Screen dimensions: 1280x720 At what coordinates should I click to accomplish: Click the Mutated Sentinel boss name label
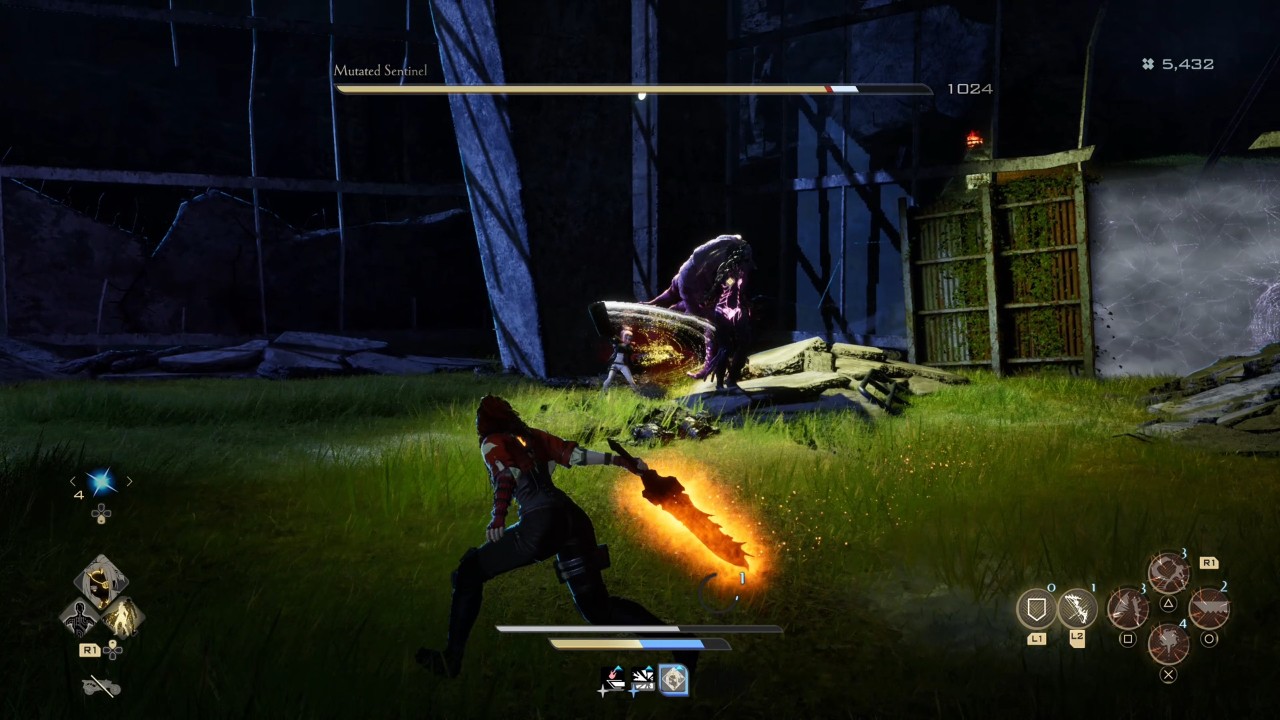pyautogui.click(x=380, y=71)
